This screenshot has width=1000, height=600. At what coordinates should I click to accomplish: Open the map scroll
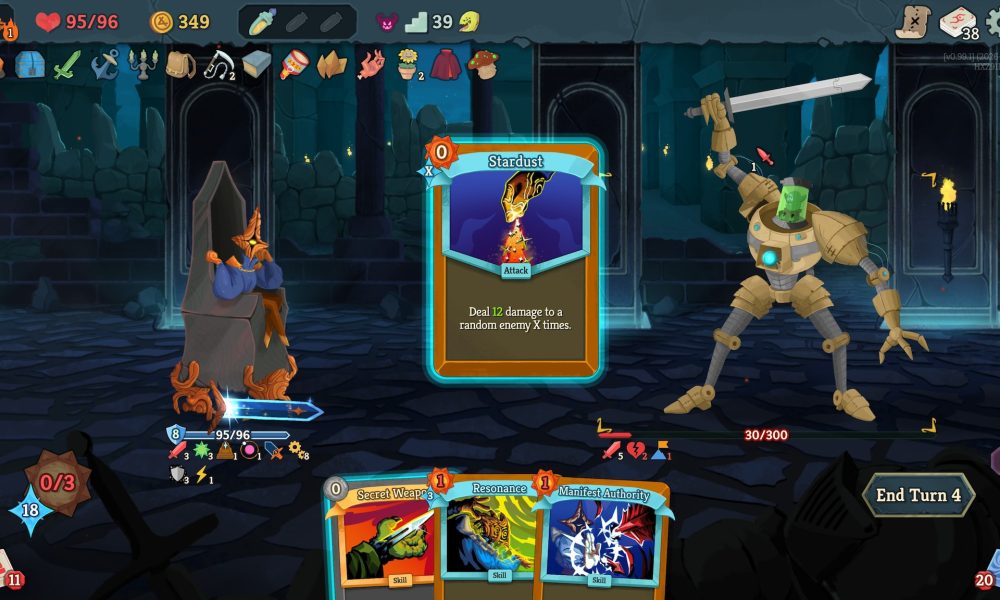(912, 21)
